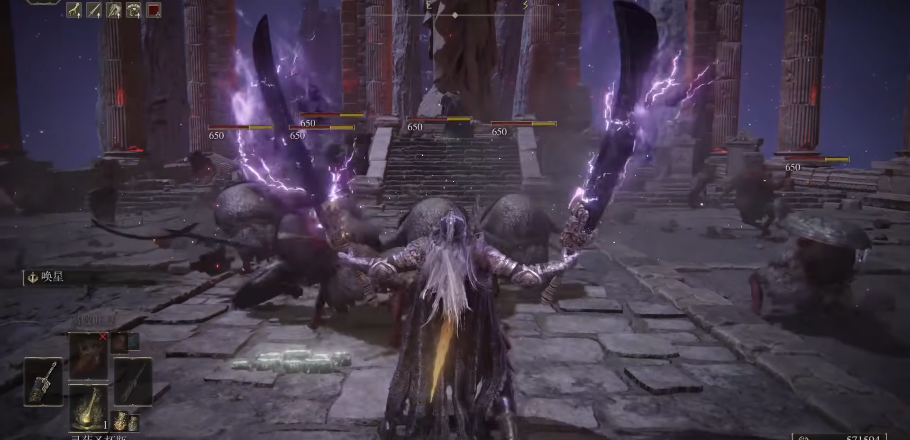This screenshot has width=910, height=440.
Task: Use the golden glowing quick item slot
Action: (x=88, y=405)
